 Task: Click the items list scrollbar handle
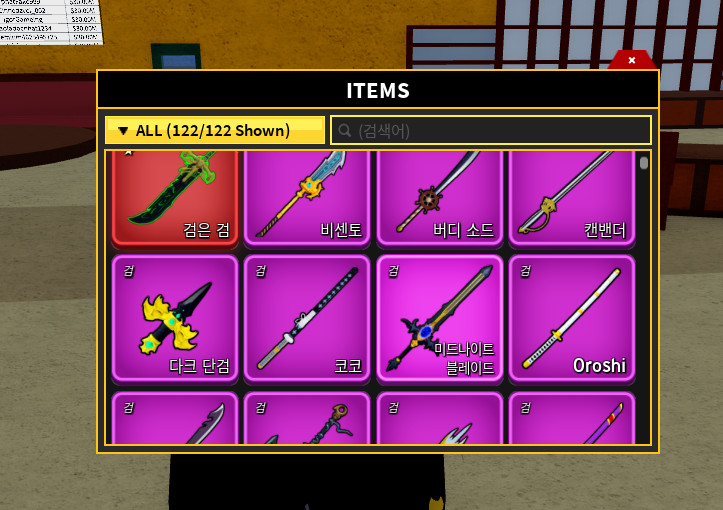(644, 163)
